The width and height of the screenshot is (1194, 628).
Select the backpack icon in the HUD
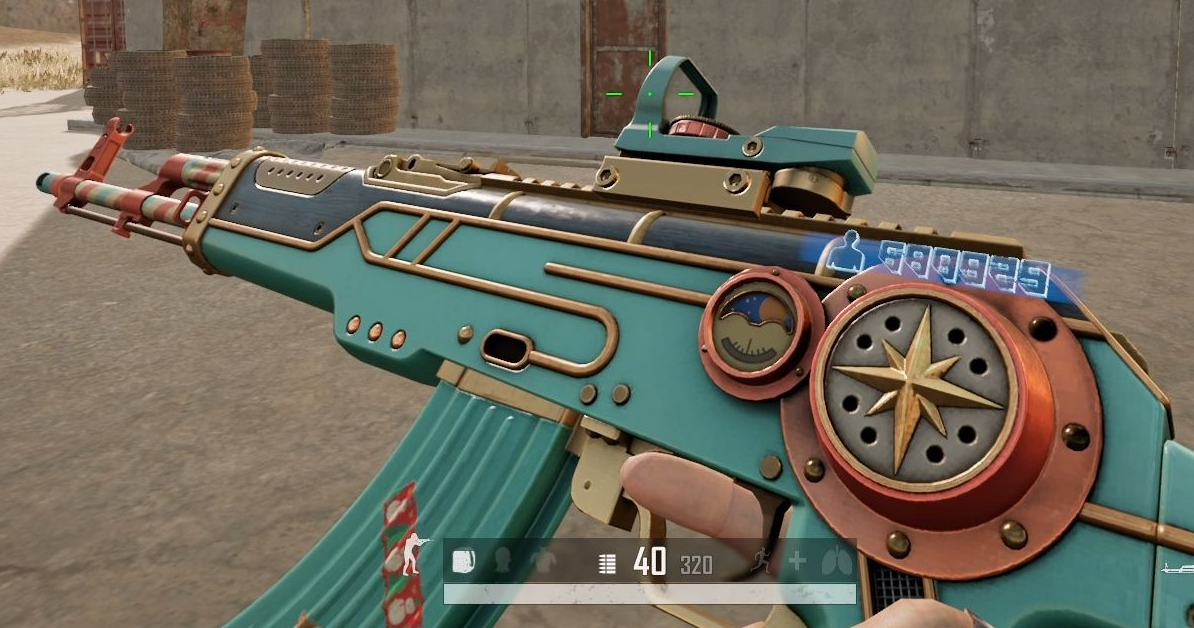click(x=464, y=561)
